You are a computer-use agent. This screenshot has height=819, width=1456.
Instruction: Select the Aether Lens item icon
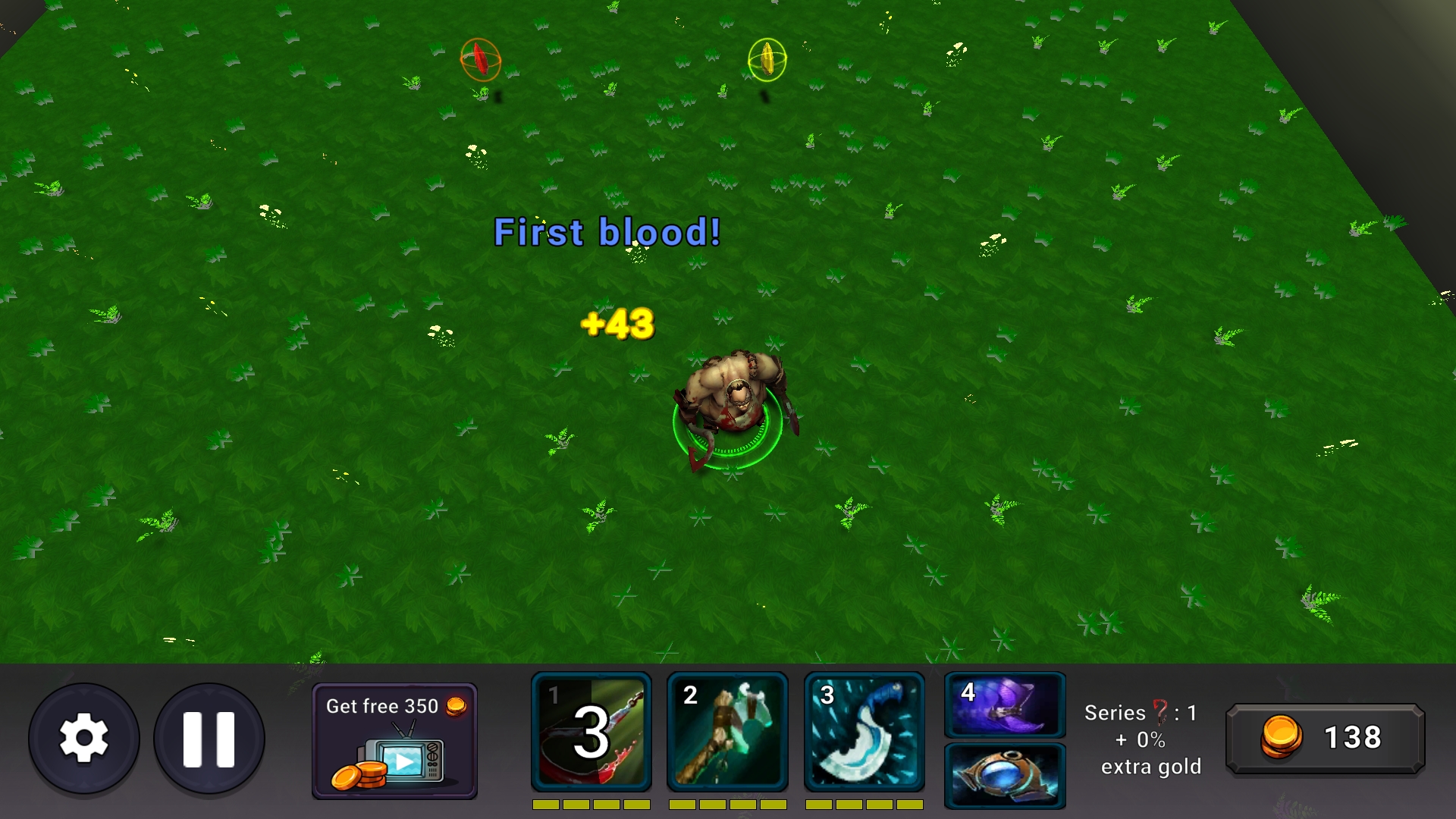pyautogui.click(x=1004, y=775)
